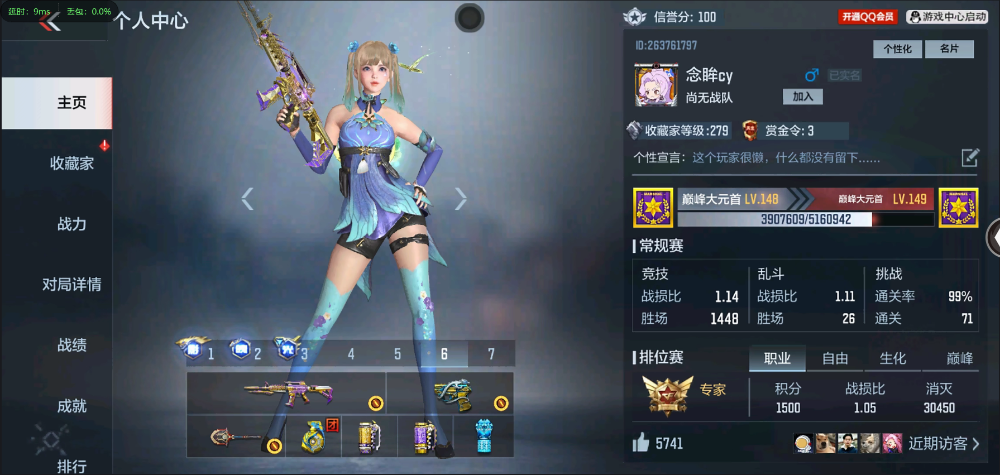Image resolution: width=1000 pixels, height=475 pixels.
Task: Open the 战绩 record page
Action: pos(72,346)
